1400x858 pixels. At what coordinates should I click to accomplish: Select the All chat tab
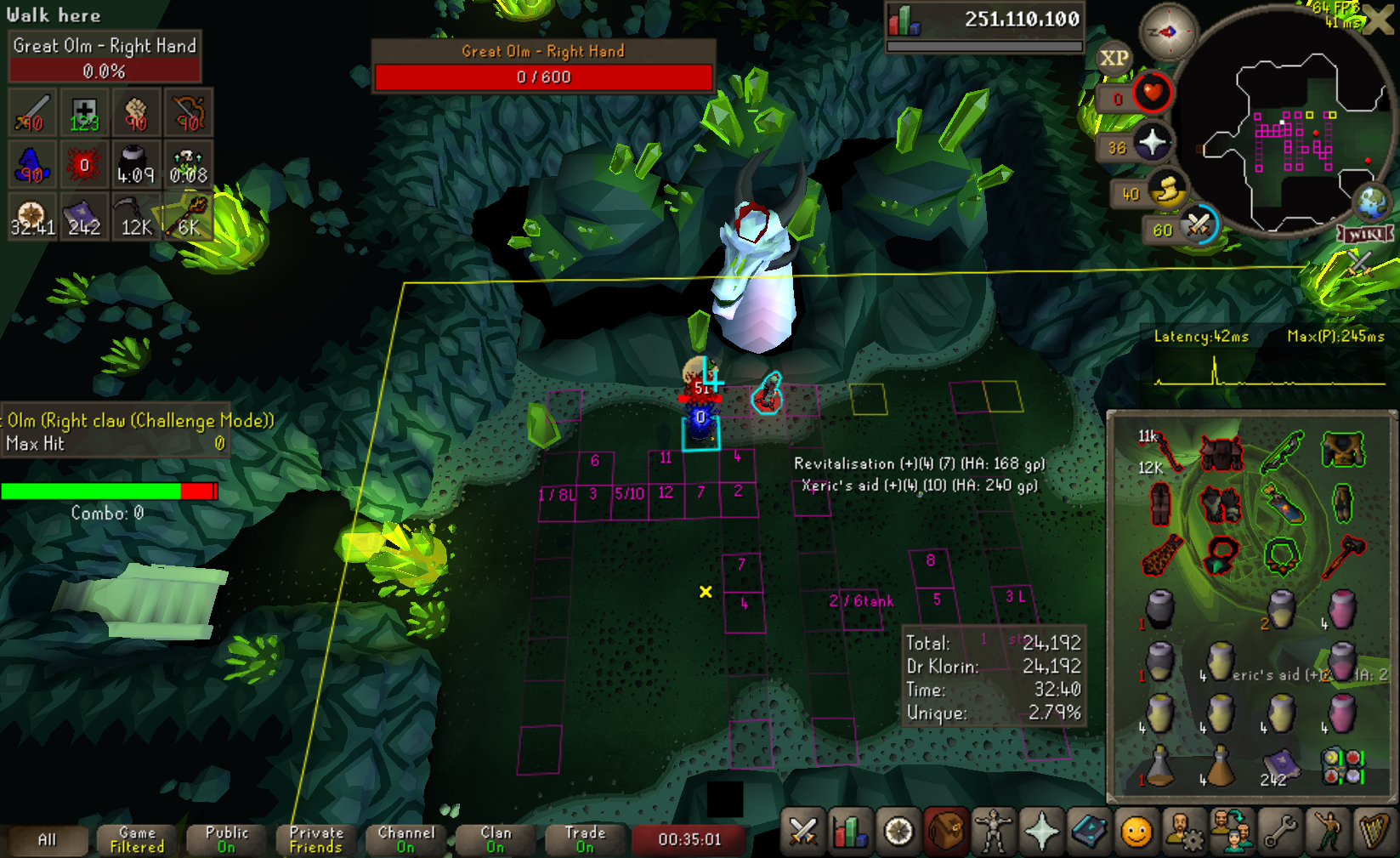click(x=48, y=840)
